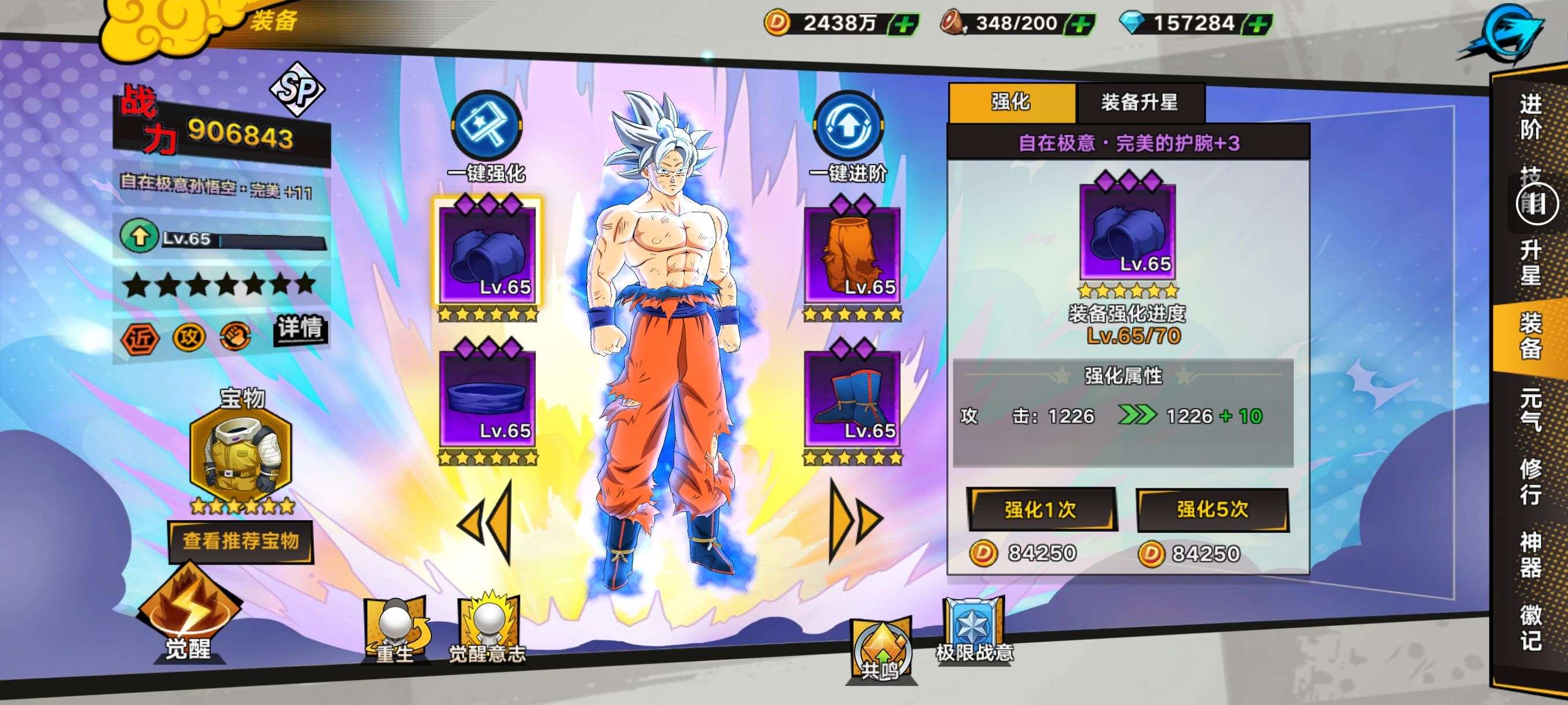The image size is (1568, 705).
Task: Open the 元气 side menu tab
Action: (x=1530, y=409)
